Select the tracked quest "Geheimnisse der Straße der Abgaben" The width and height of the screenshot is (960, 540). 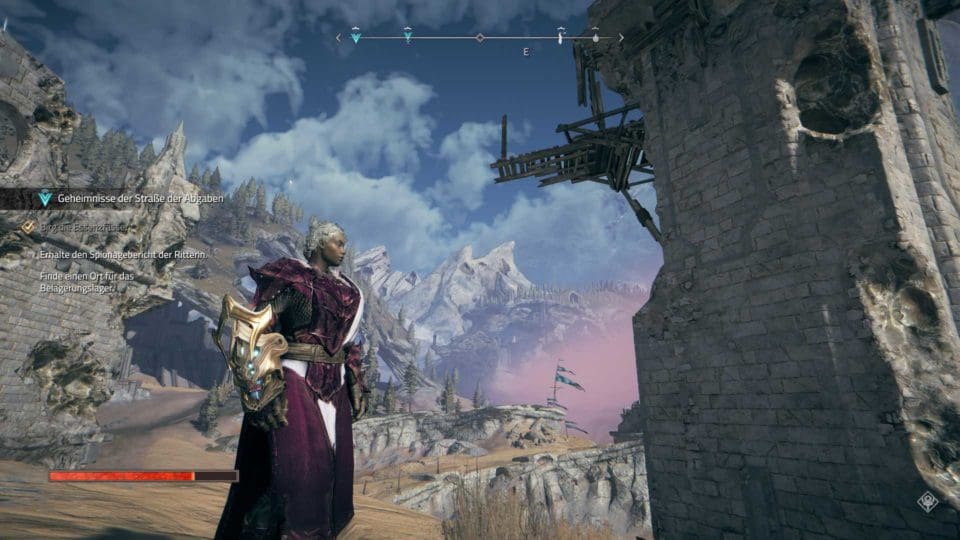point(140,199)
